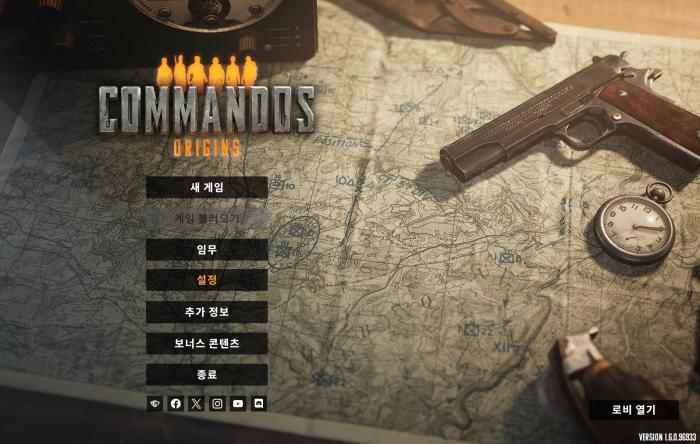Open the Instagram social link
Viewport: 700px width, 444px height.
(x=217, y=404)
